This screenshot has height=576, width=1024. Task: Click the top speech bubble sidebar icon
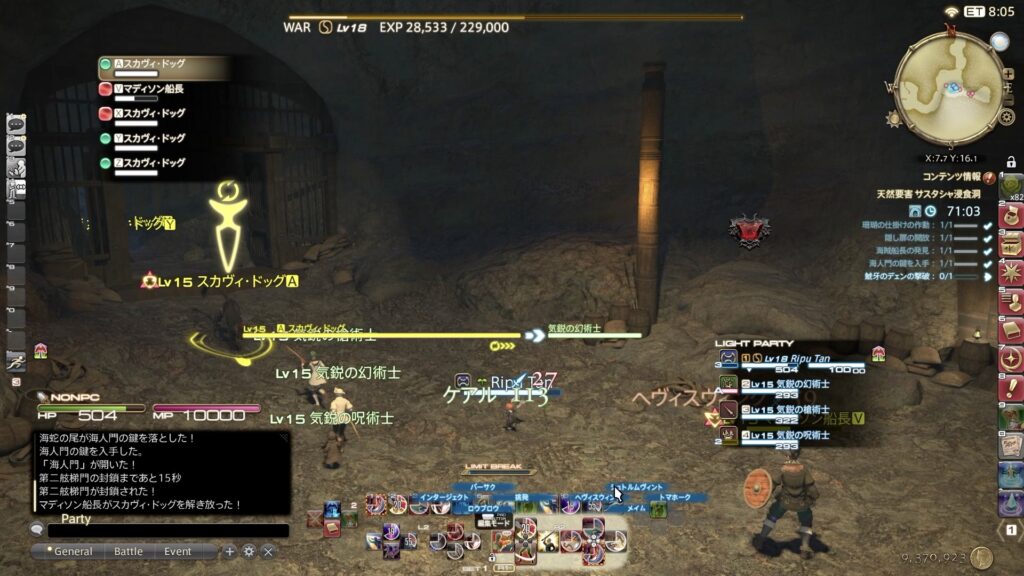[x=16, y=124]
